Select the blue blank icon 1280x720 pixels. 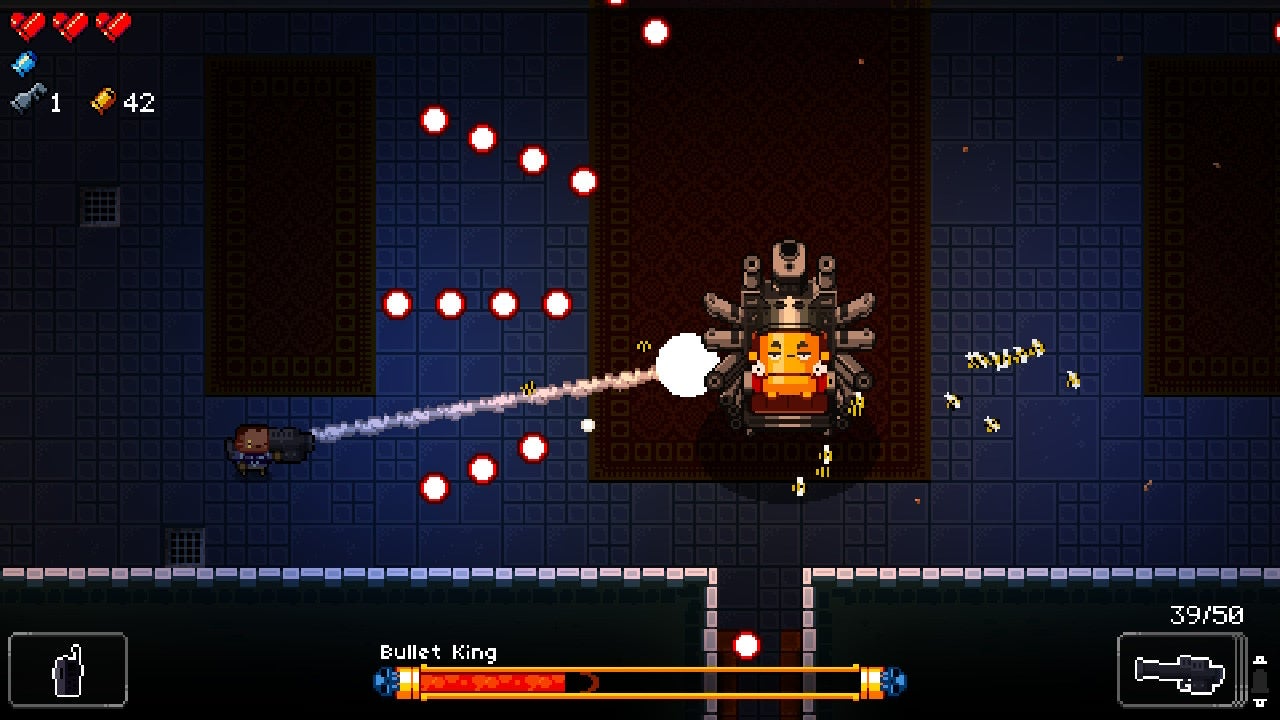[x=22, y=63]
